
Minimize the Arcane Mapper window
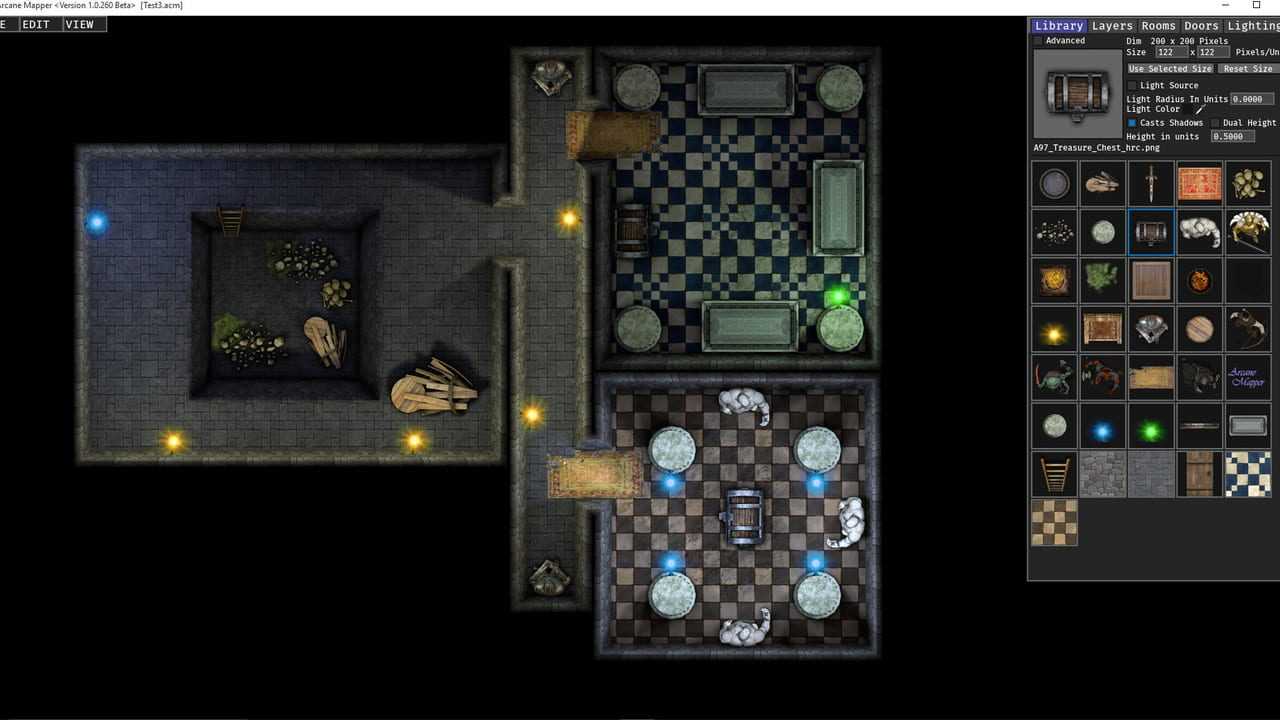(1226, 6)
